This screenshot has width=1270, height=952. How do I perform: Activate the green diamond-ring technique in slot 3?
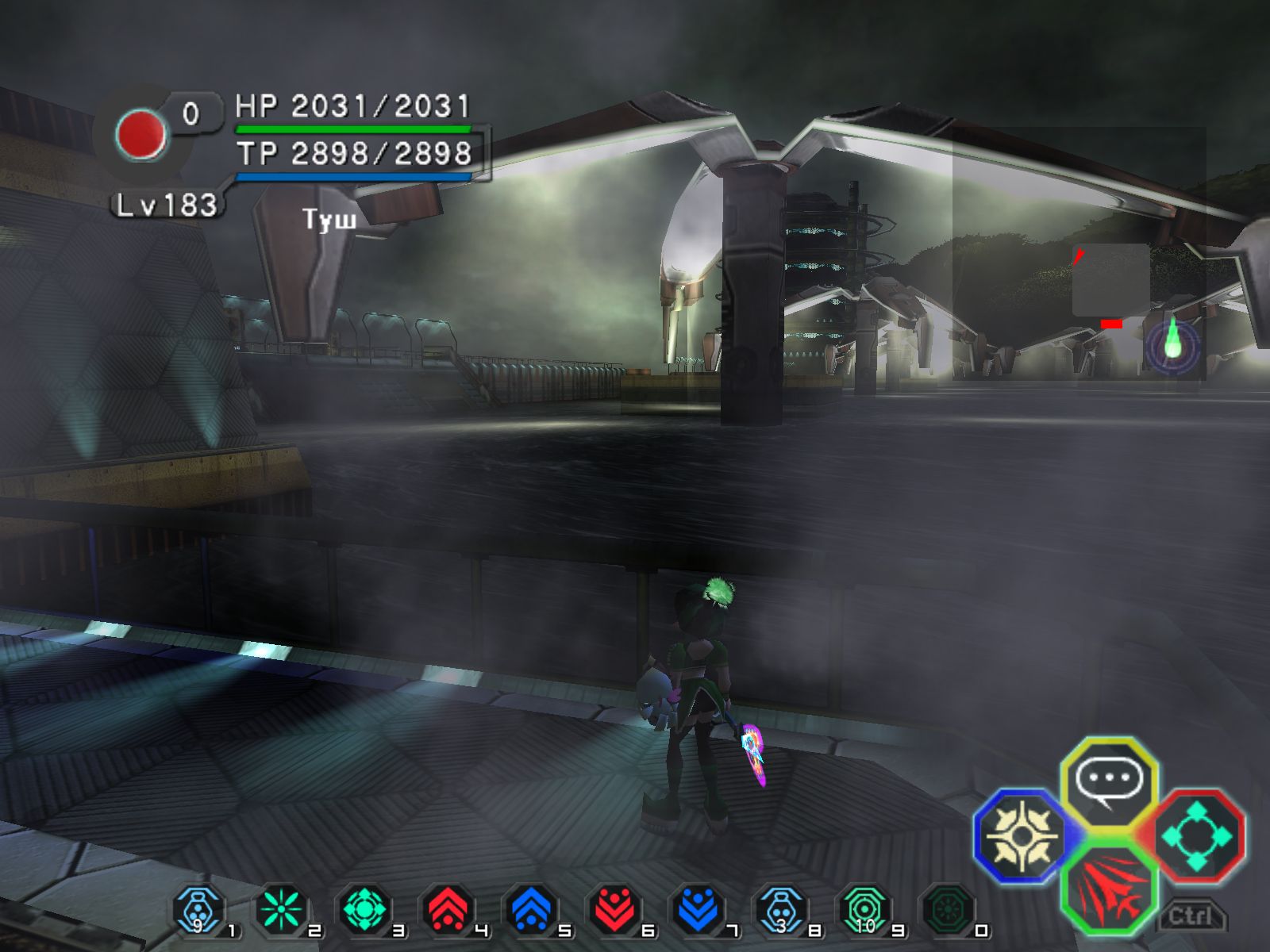coord(365,911)
